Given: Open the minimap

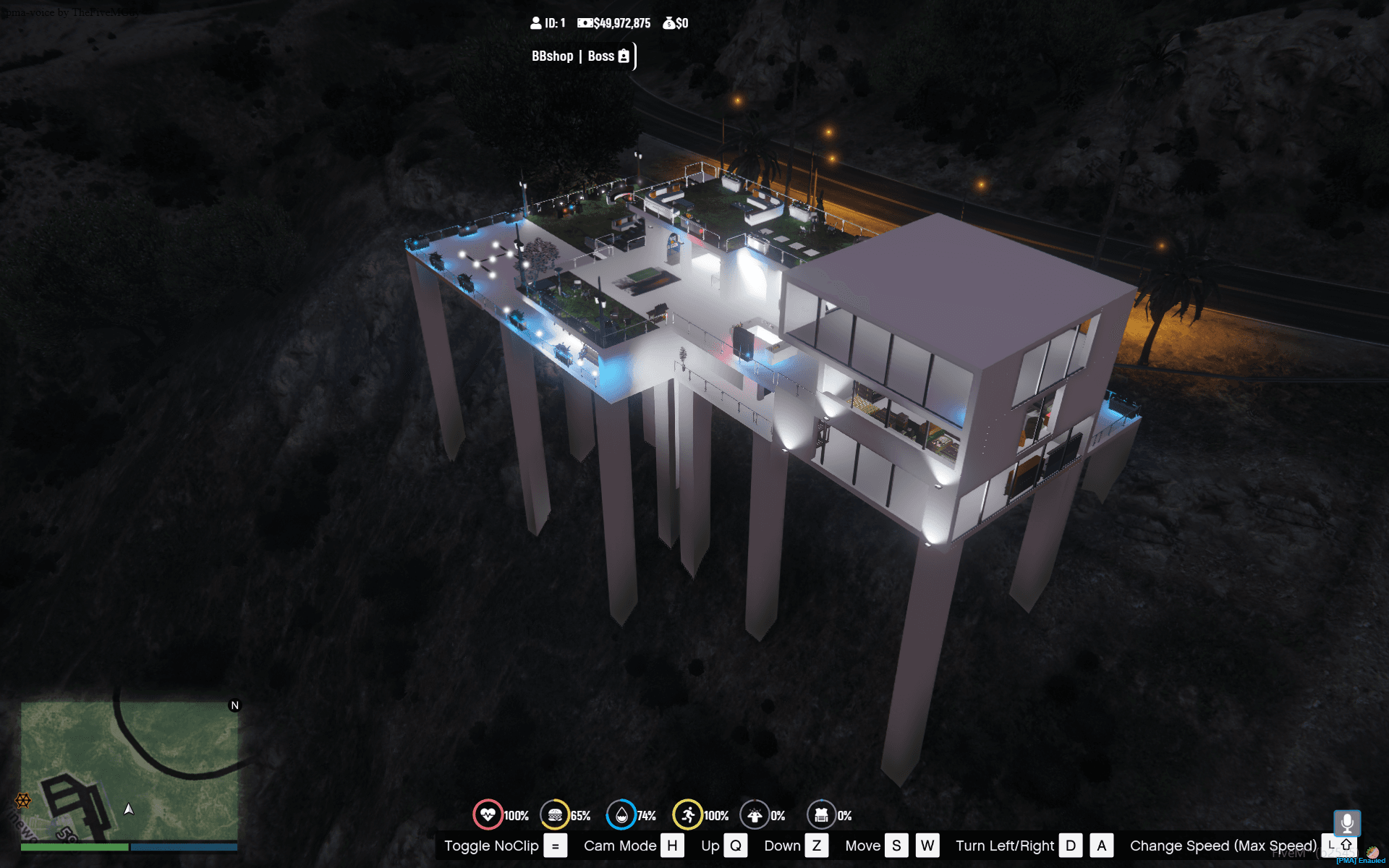Looking at the screenshot, I should tap(129, 771).
